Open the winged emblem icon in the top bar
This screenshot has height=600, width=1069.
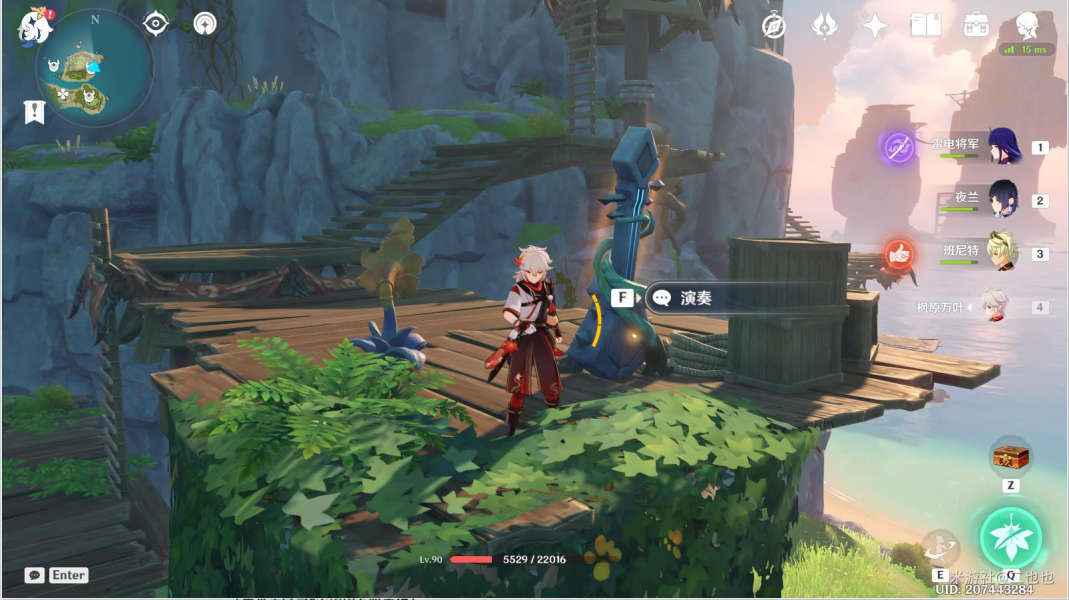click(x=824, y=26)
